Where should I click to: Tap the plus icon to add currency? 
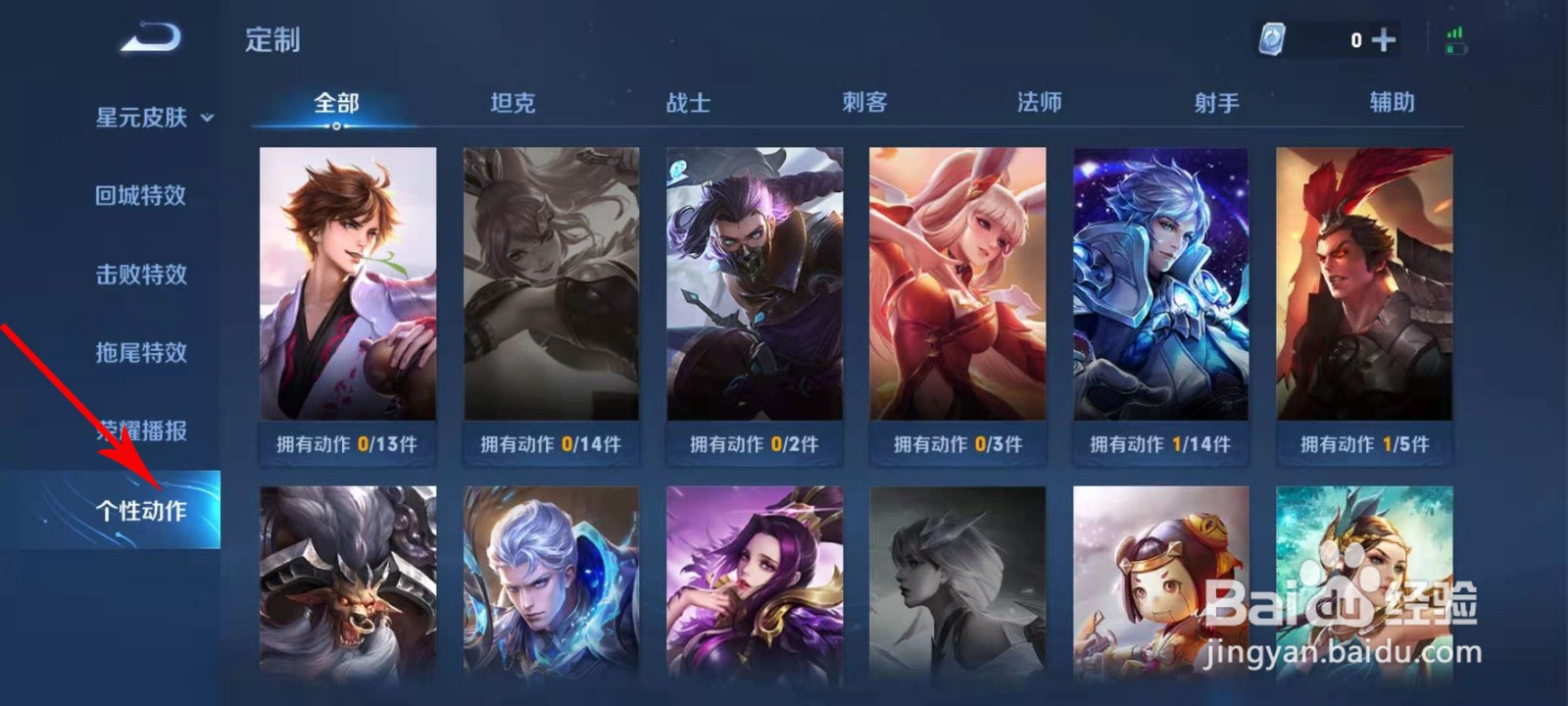1385,39
